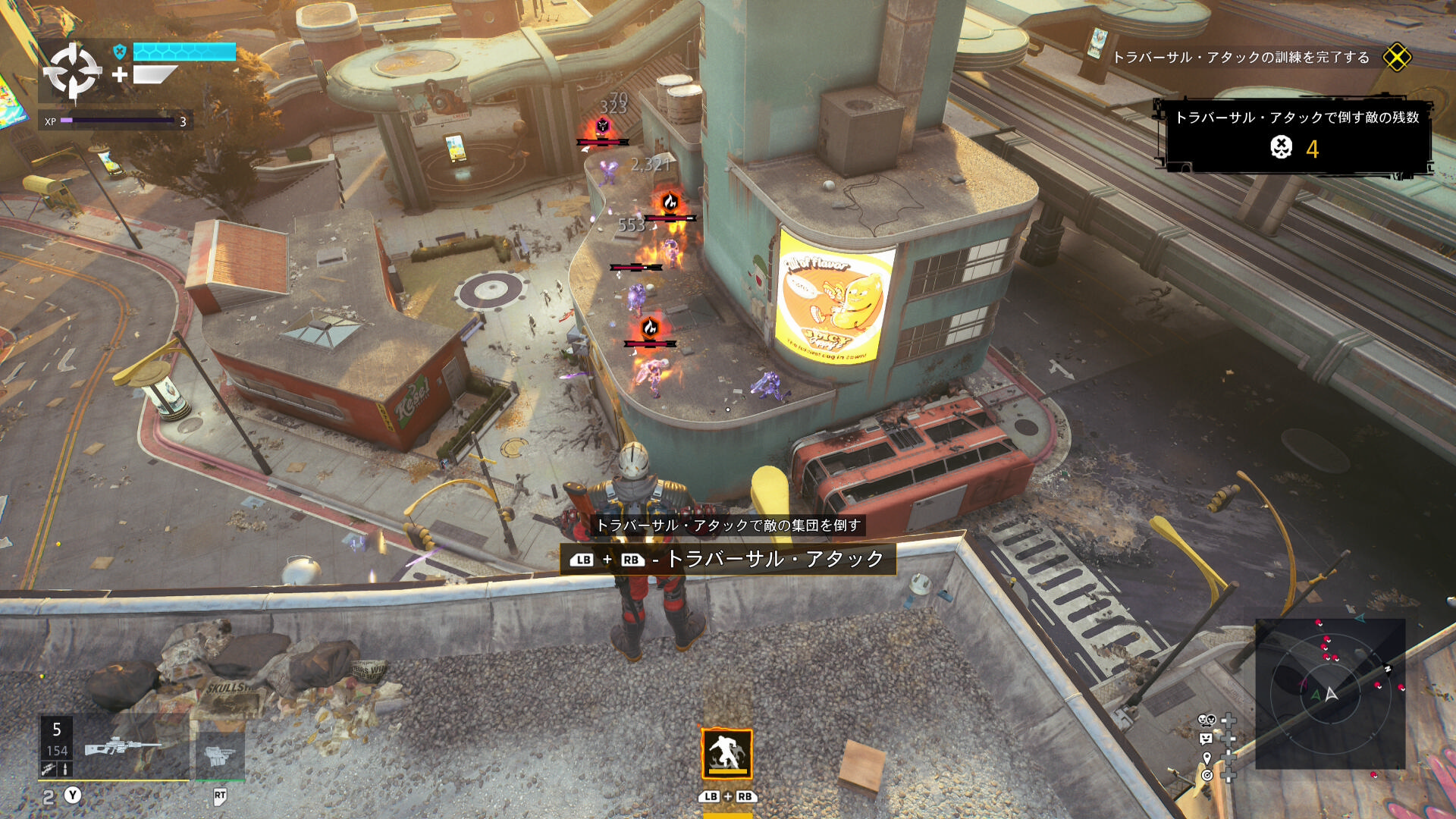
Task: Open the minimap radar
Action: click(x=1330, y=694)
